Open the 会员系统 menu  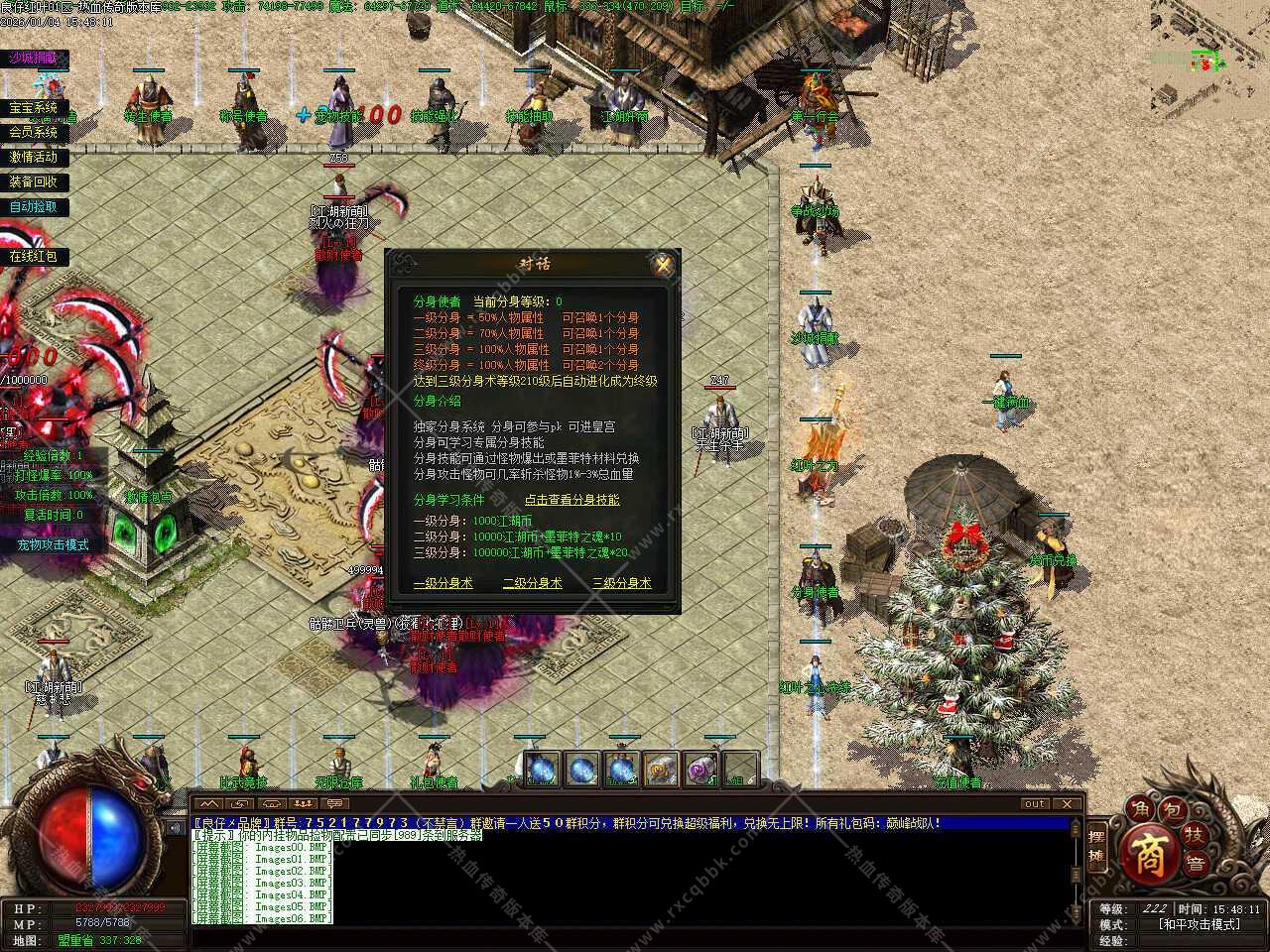[34, 132]
